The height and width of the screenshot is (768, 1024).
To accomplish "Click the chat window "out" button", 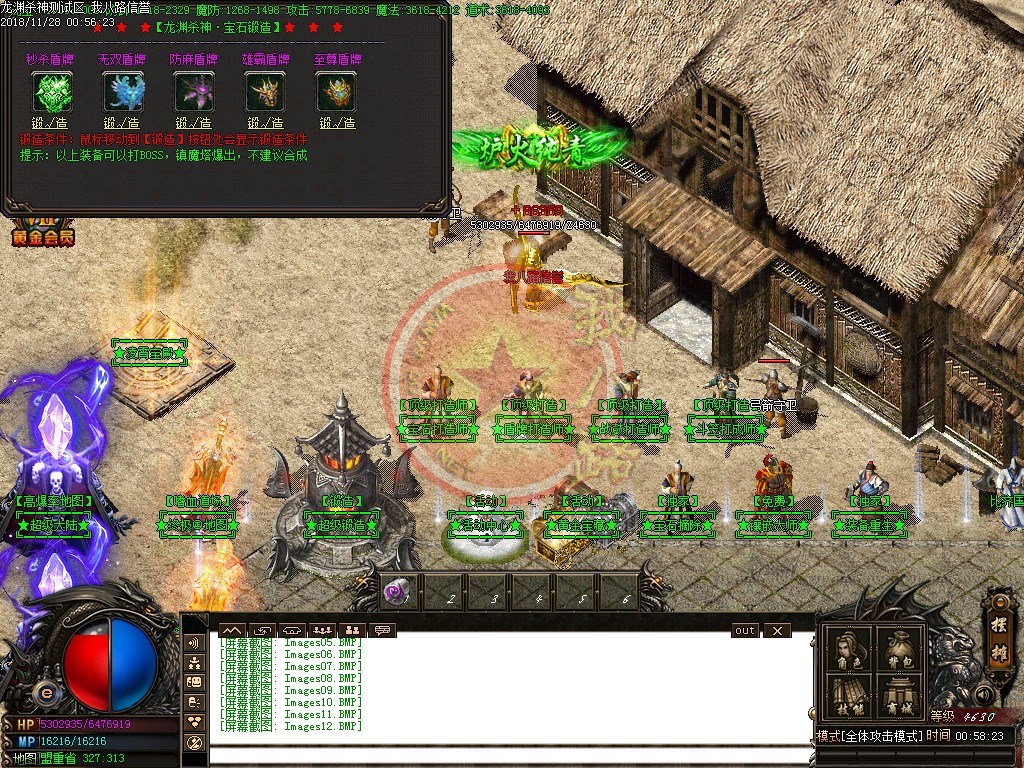I will 745,631.
